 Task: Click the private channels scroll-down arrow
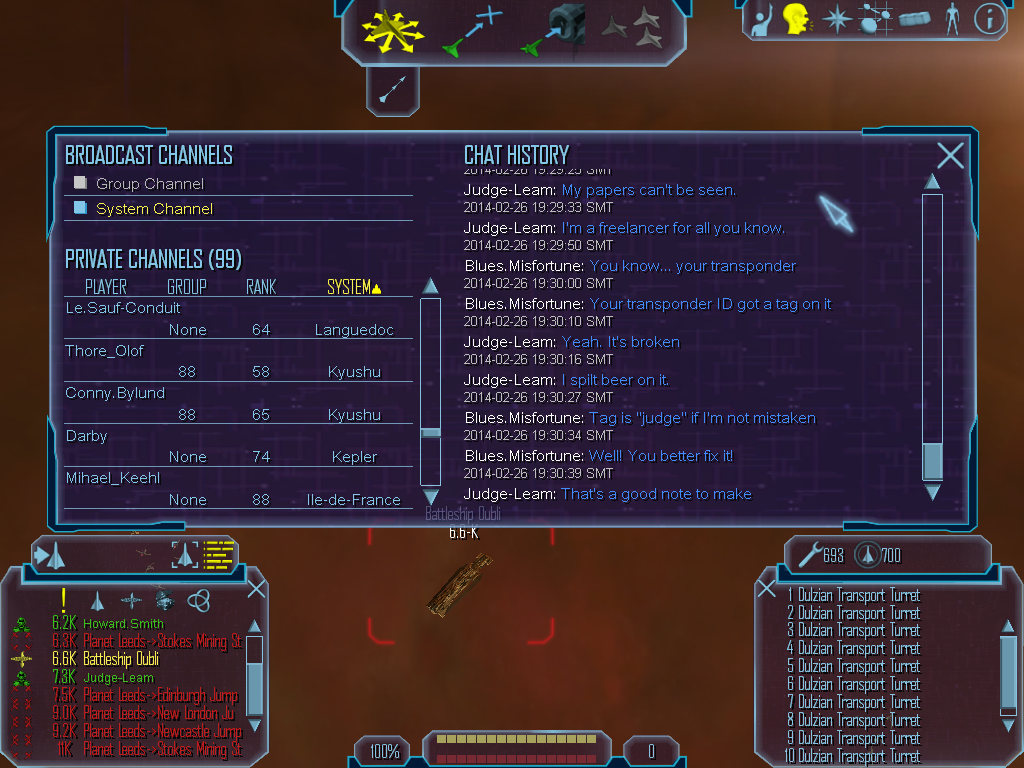431,497
